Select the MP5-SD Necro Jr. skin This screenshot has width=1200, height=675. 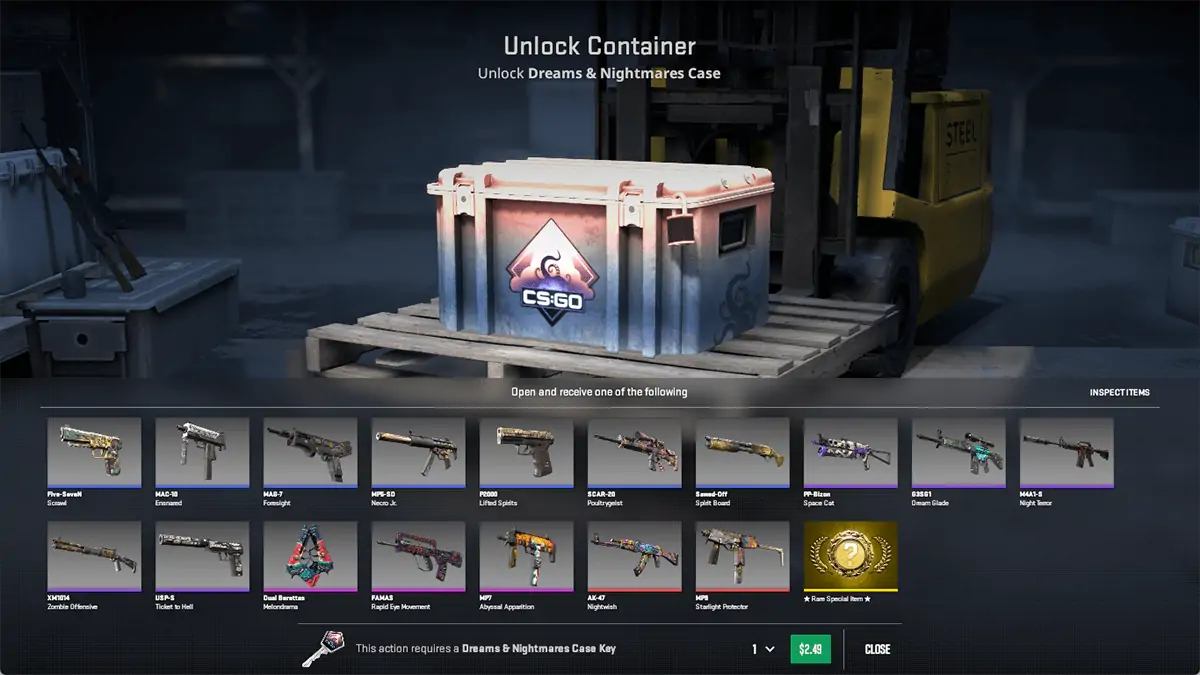[x=418, y=452]
